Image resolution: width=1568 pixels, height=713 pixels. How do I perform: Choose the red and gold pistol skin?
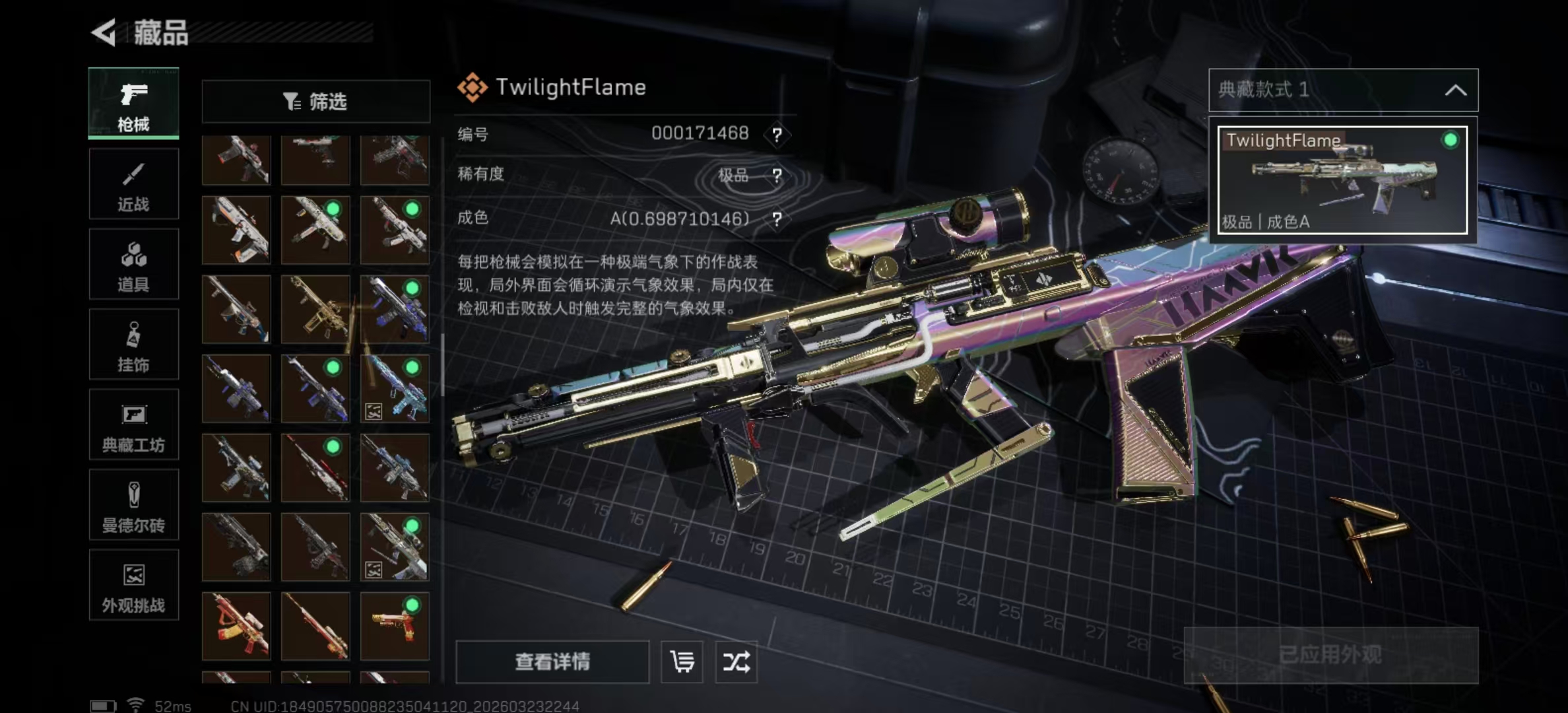(395, 626)
